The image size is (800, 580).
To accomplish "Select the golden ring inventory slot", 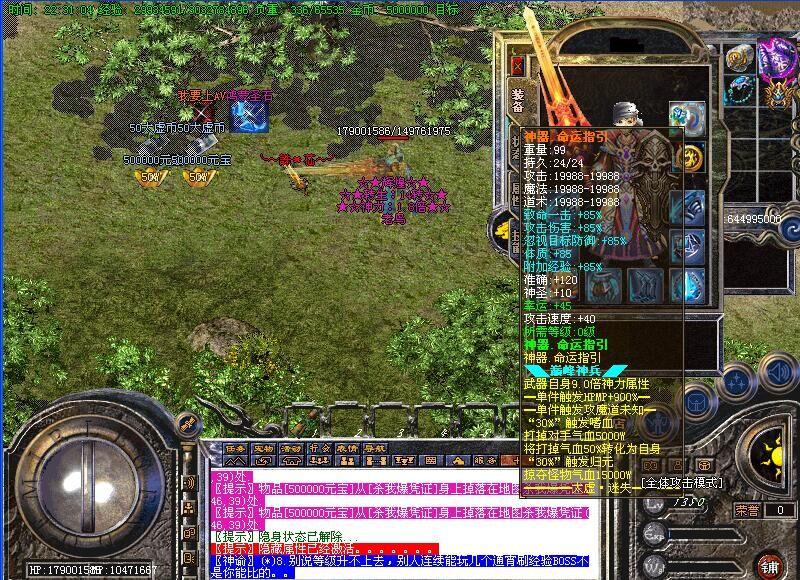I will pyautogui.click(x=739, y=57).
